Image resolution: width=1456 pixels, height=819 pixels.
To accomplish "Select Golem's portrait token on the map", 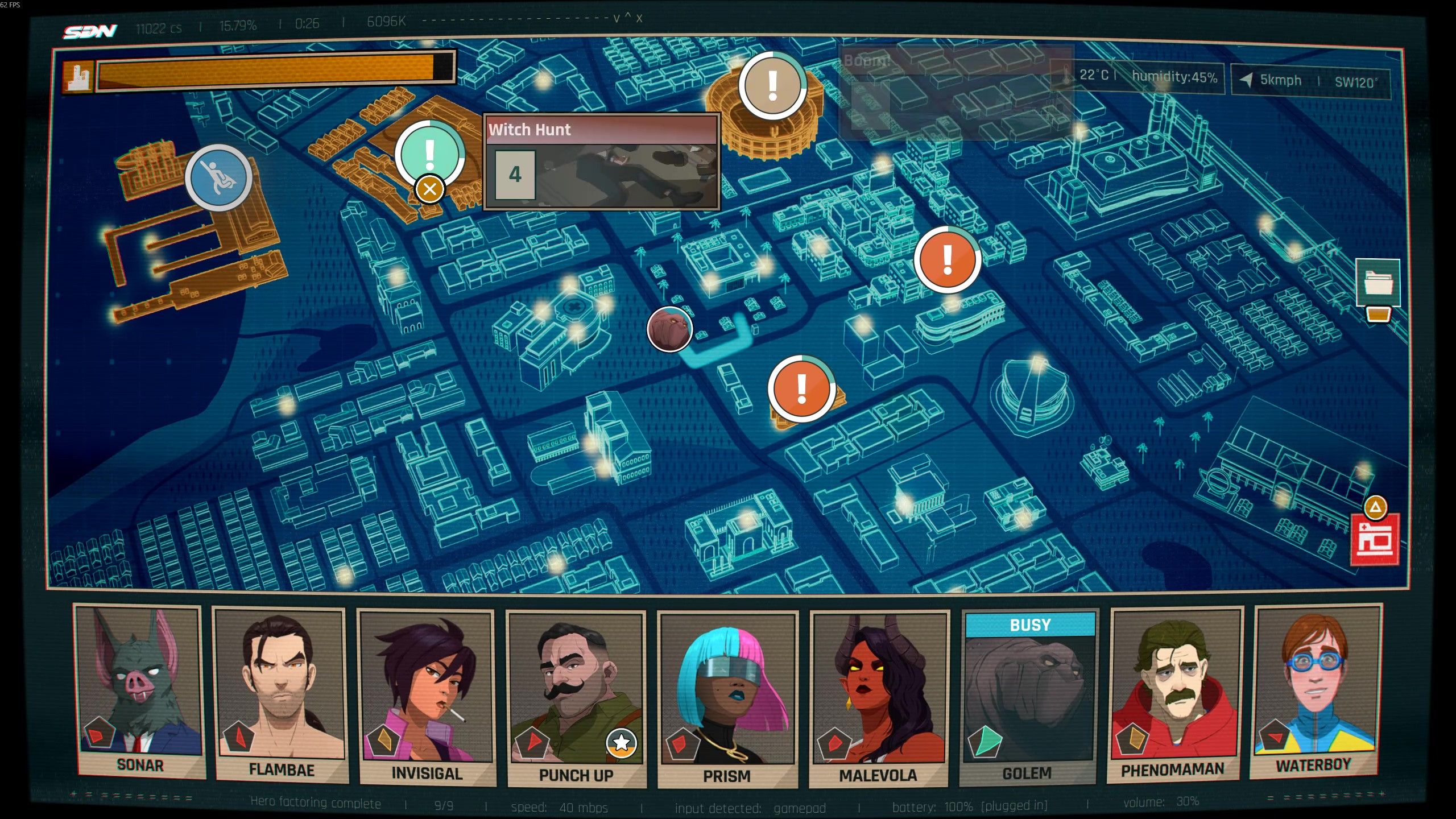I will coord(669,329).
